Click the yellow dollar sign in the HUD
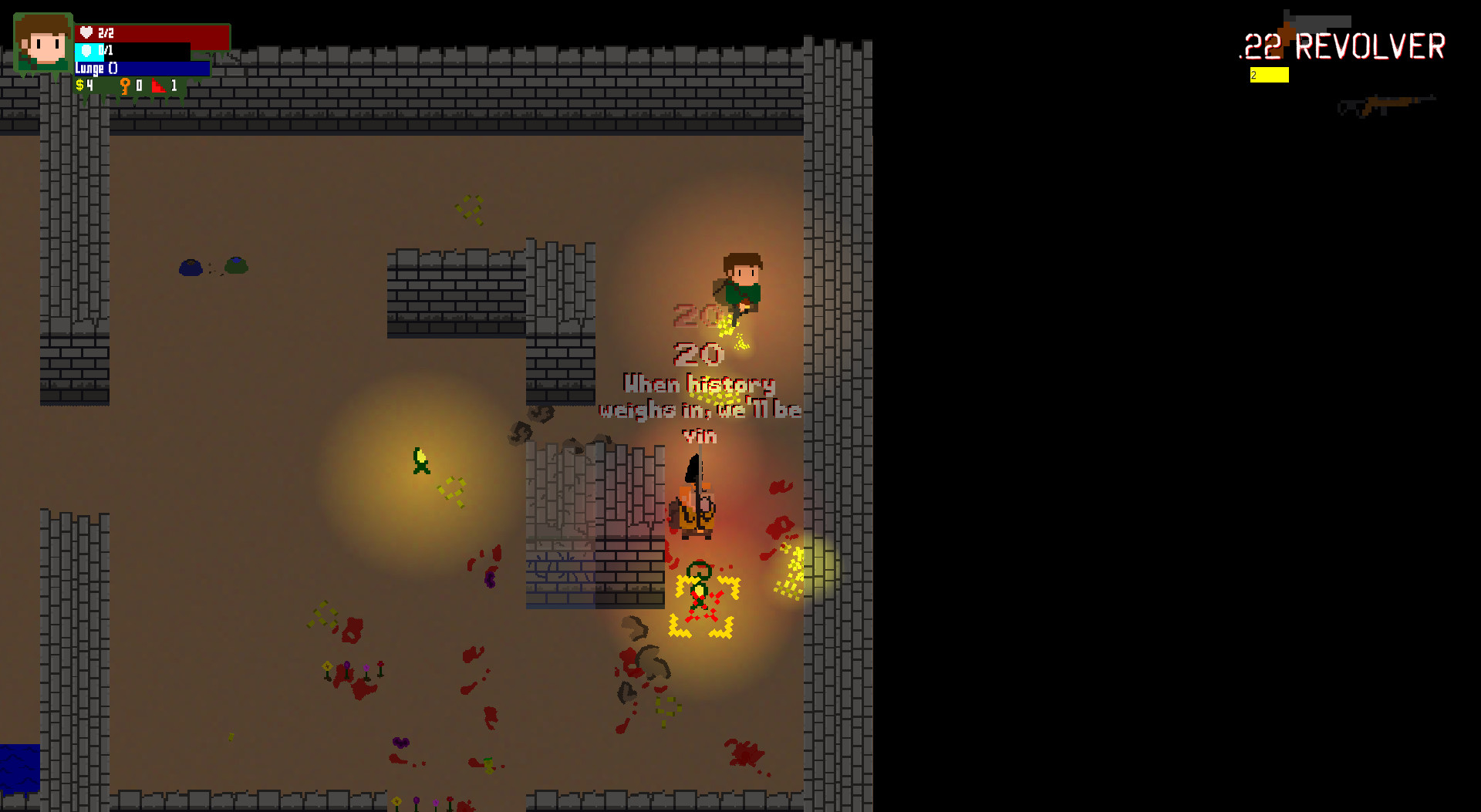This screenshot has height=812, width=1481. click(x=80, y=86)
